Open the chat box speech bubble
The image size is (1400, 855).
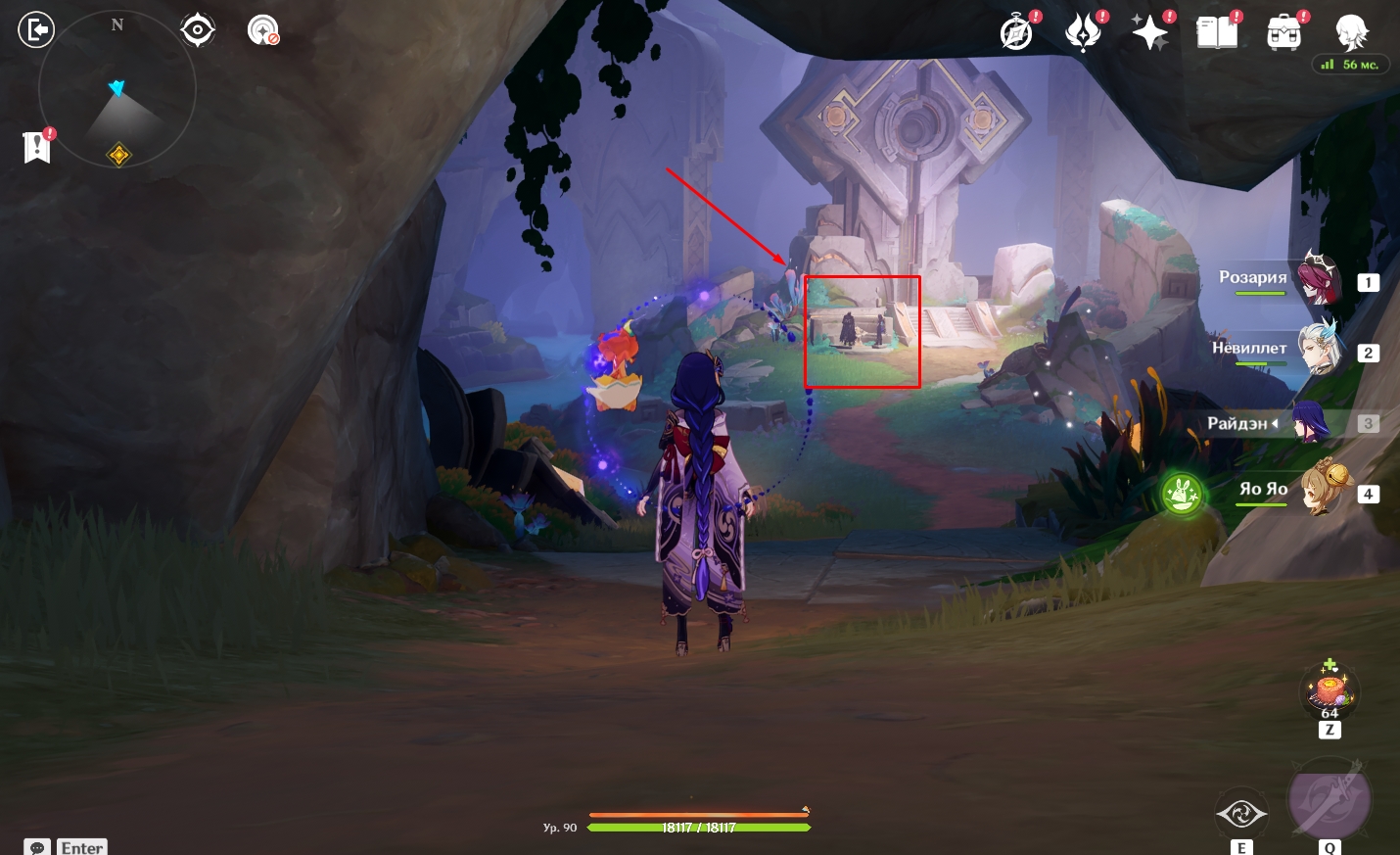pos(37,847)
